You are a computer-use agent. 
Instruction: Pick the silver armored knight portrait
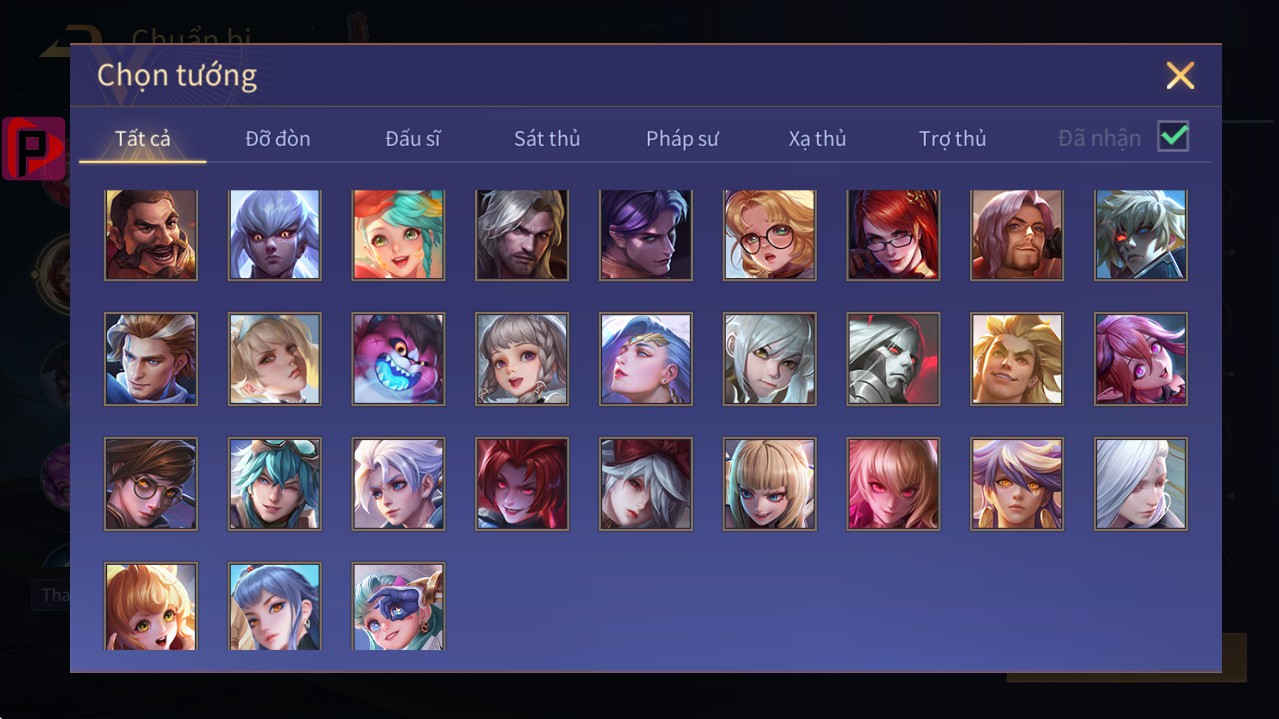pyautogui.click(x=893, y=359)
